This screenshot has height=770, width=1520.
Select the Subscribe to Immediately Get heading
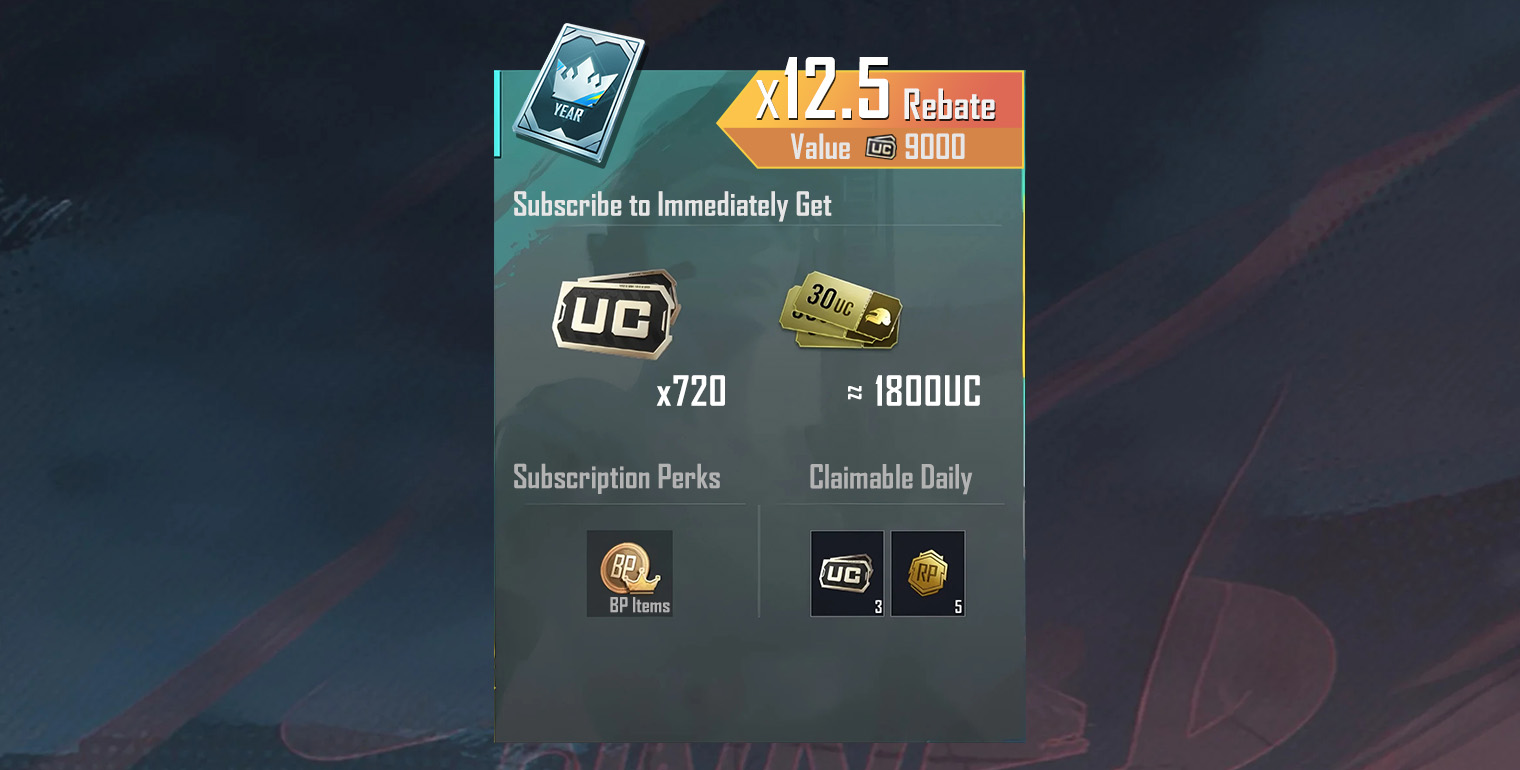[x=671, y=206]
